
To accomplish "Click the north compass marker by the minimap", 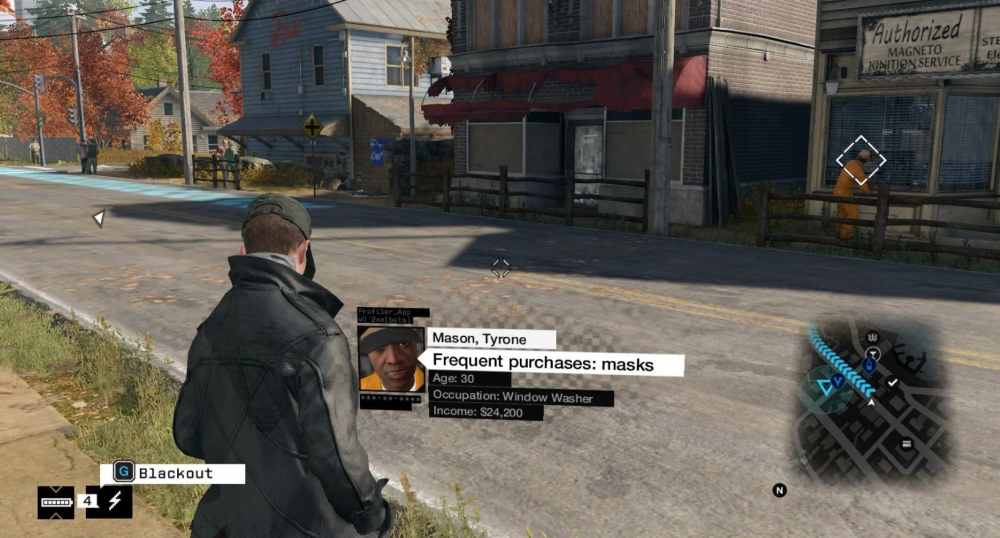I will 779,490.
